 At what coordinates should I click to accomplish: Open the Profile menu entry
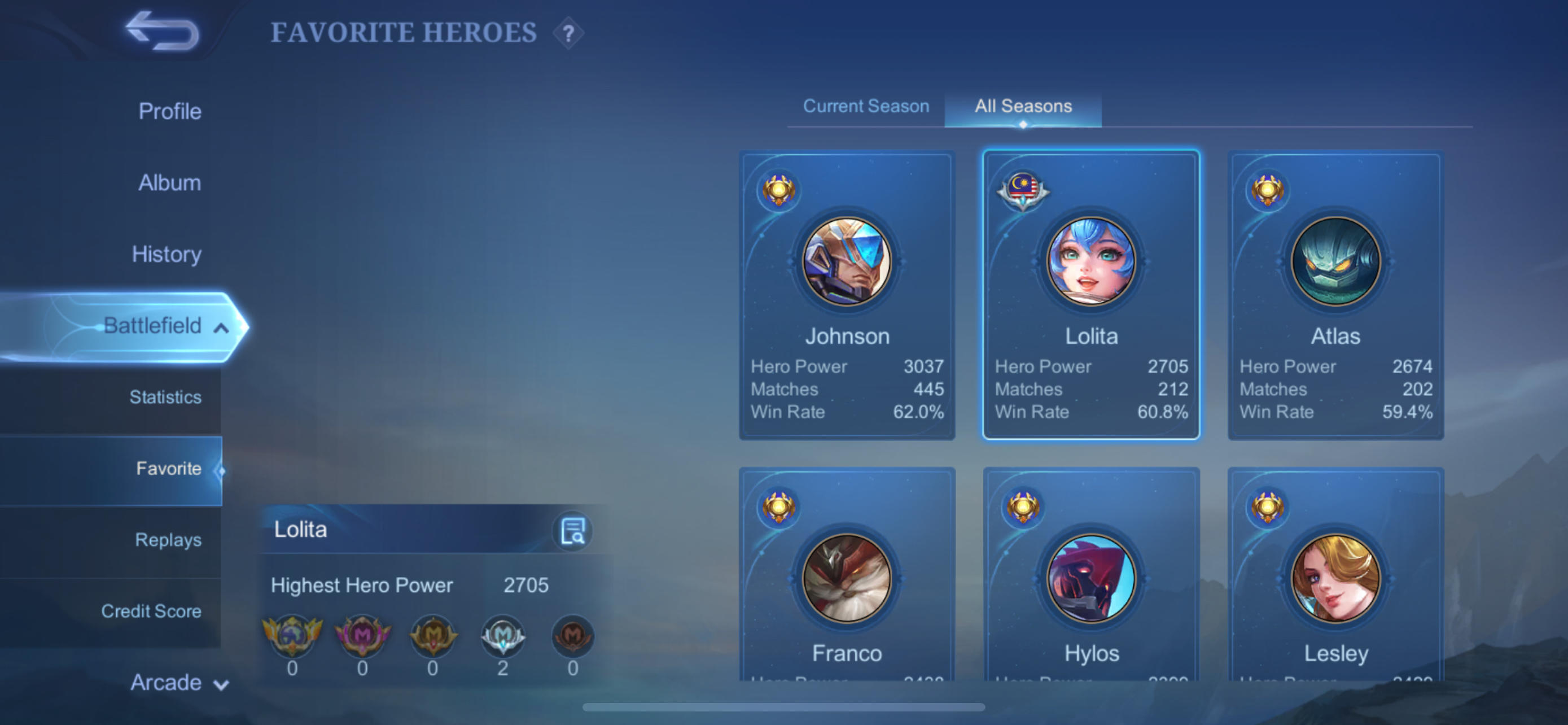click(x=170, y=111)
